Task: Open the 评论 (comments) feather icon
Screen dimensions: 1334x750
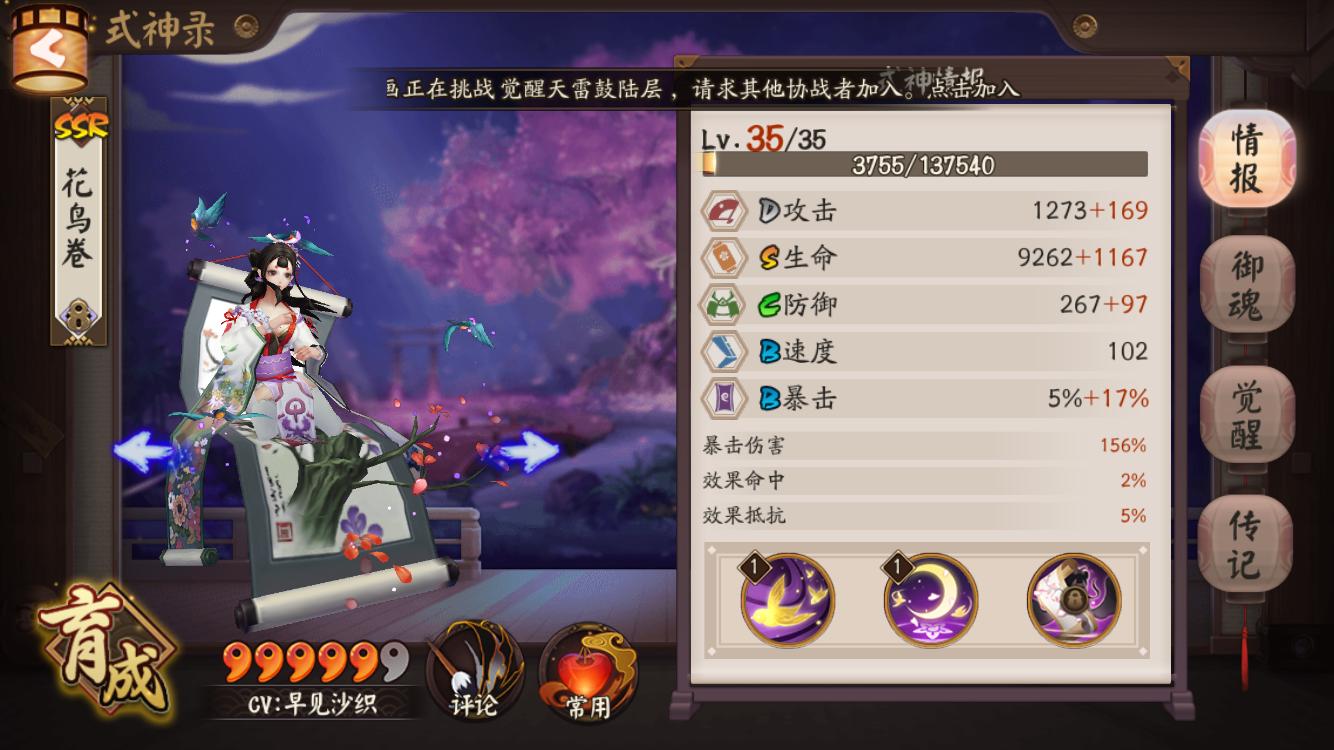Action: [x=474, y=668]
